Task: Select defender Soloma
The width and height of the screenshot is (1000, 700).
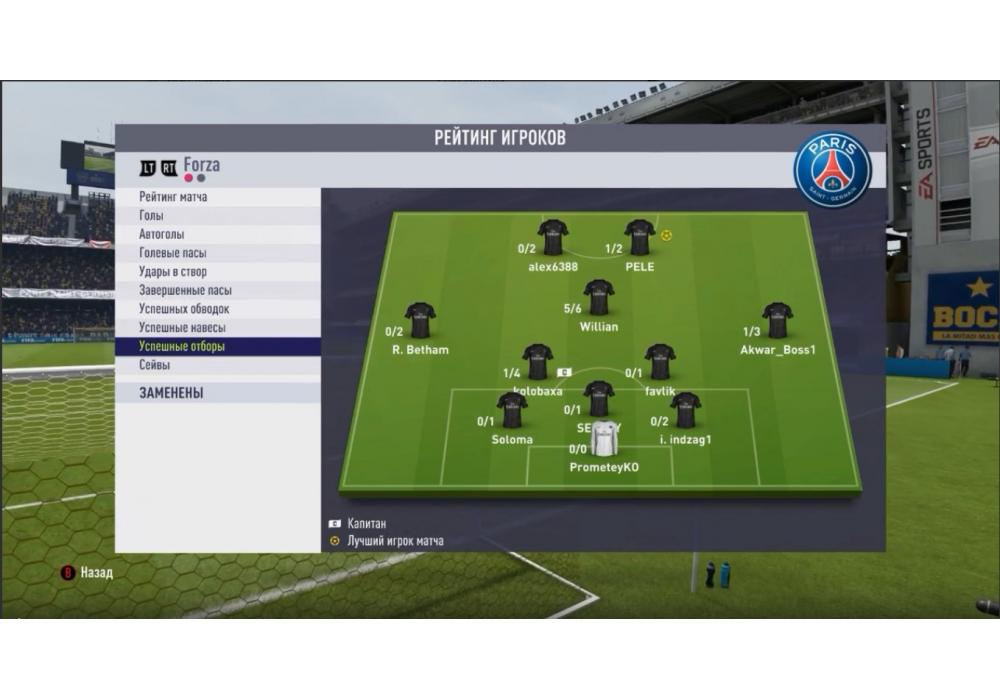Action: coord(512,411)
